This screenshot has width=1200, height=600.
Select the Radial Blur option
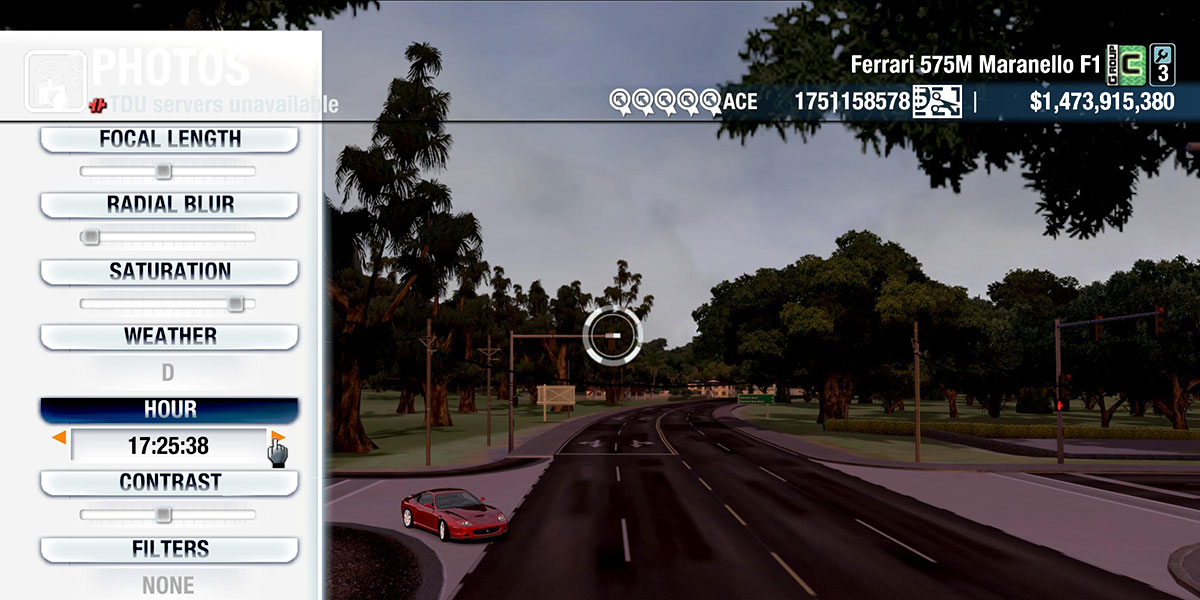[169, 205]
